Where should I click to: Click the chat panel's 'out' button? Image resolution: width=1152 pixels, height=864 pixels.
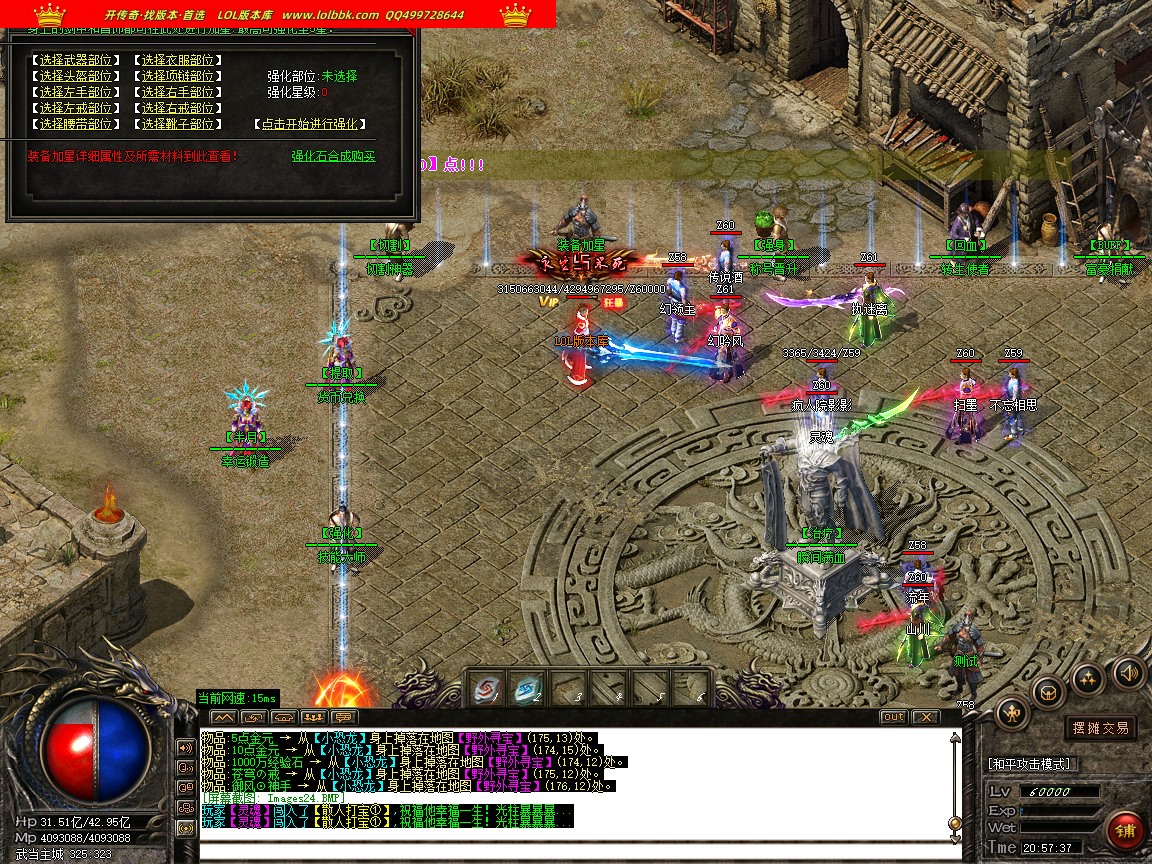[893, 717]
